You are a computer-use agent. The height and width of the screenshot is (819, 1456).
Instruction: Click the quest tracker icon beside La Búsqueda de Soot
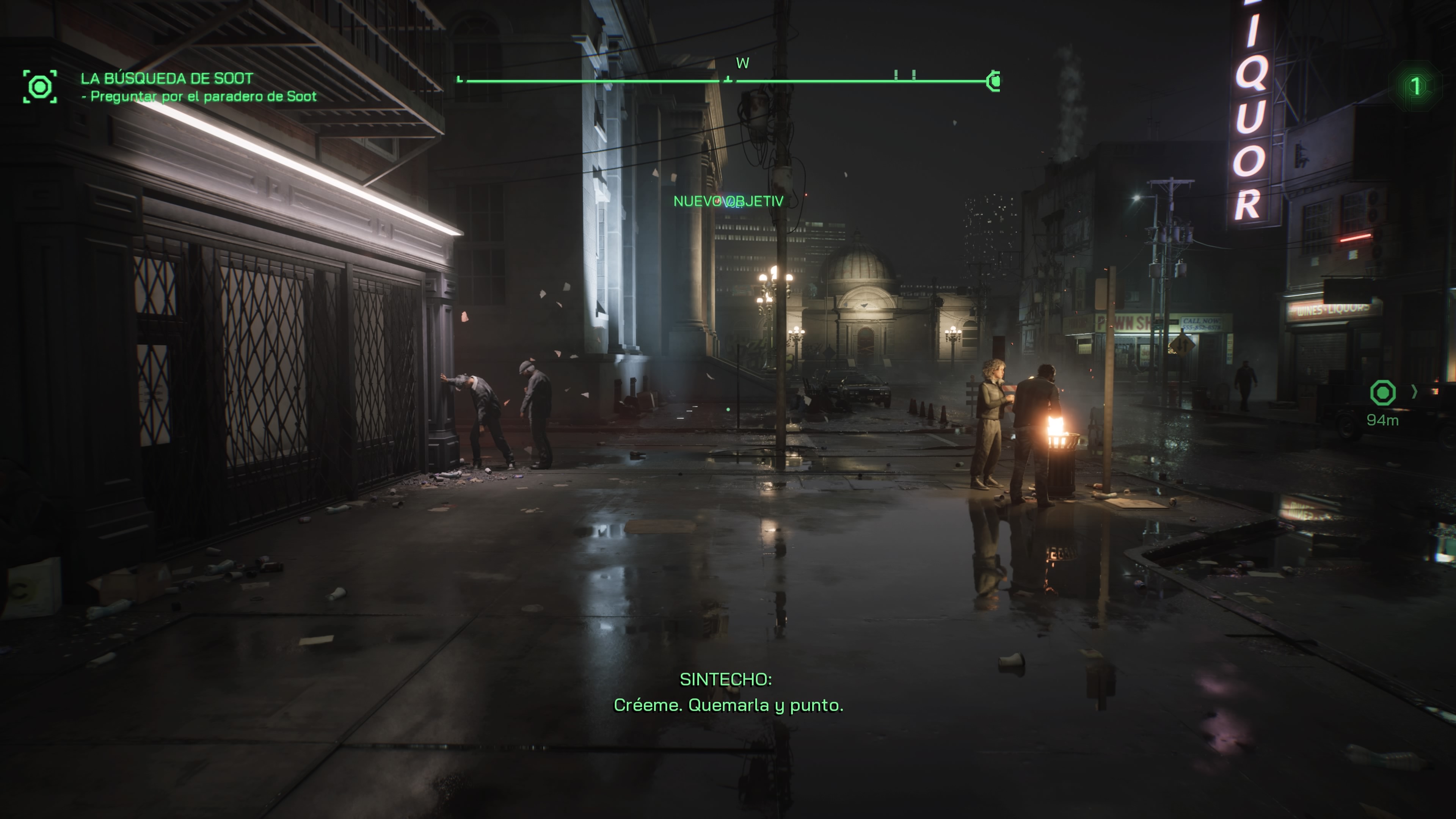(x=39, y=86)
